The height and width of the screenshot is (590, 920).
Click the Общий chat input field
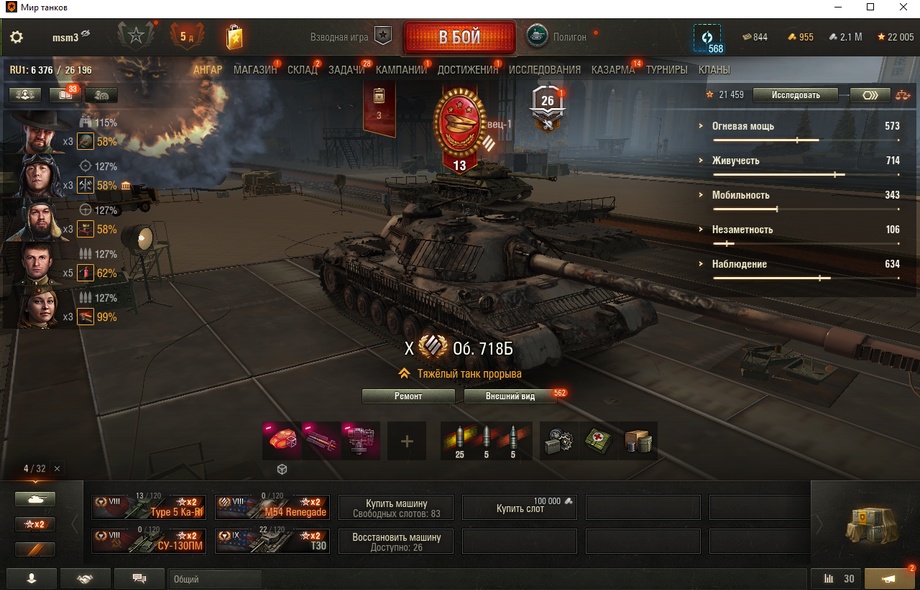tap(215, 579)
